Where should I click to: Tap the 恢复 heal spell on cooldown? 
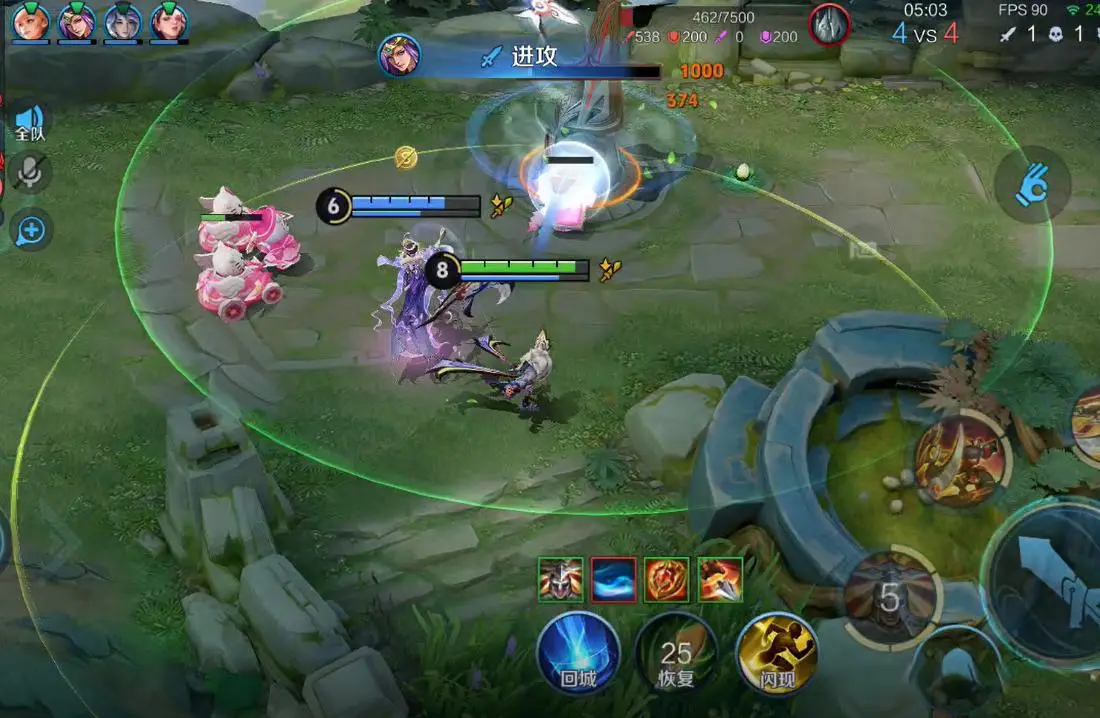676,654
